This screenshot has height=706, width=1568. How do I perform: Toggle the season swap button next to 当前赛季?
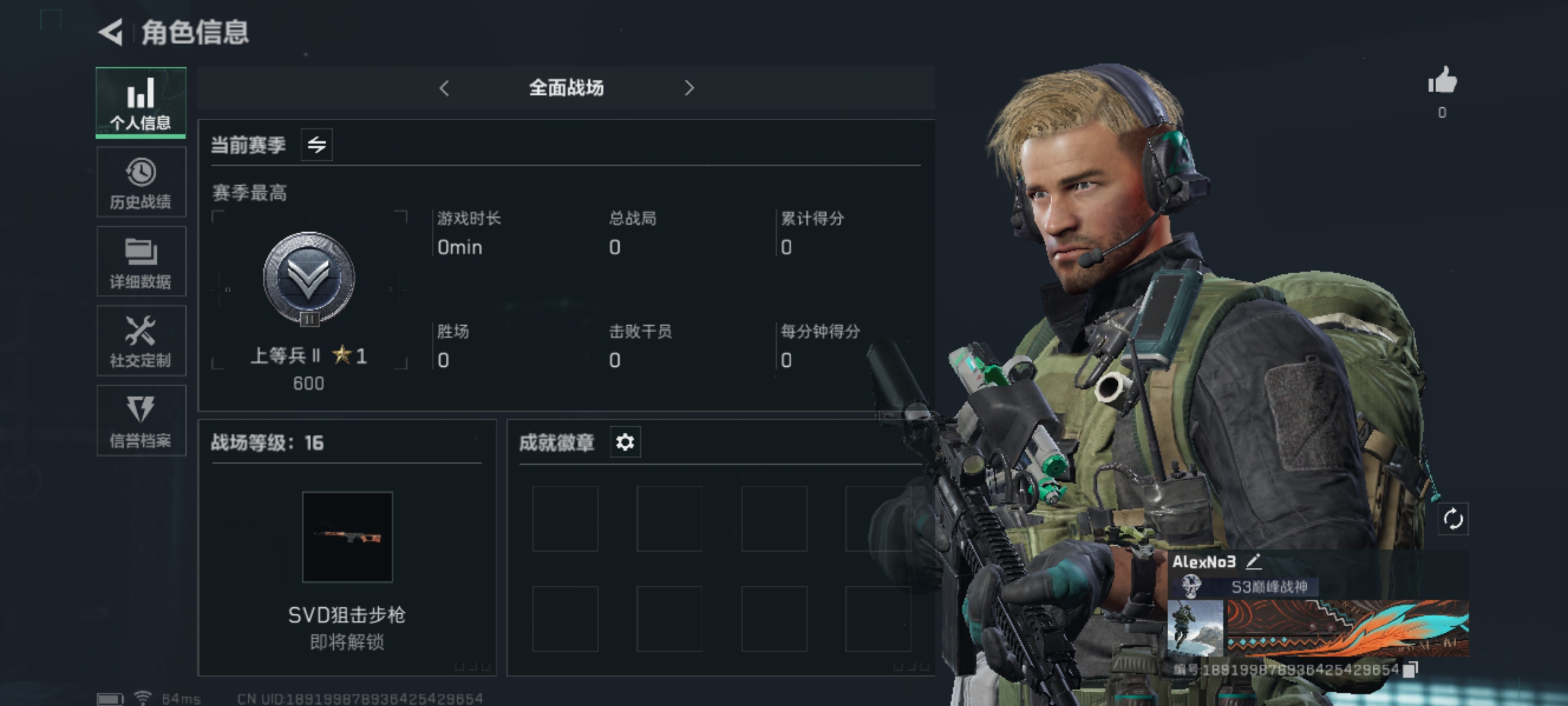317,144
